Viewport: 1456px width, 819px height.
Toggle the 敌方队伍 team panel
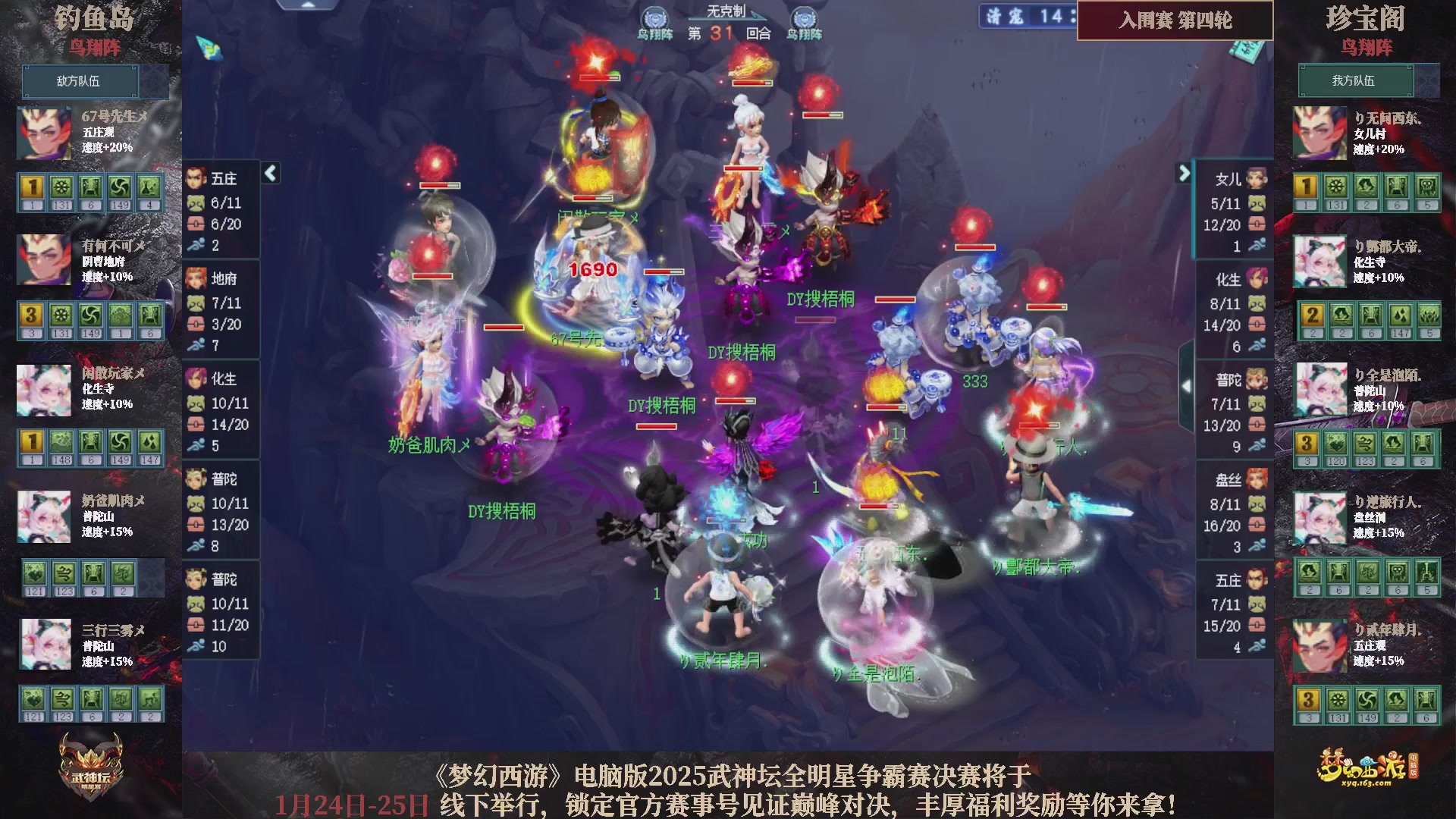click(81, 81)
